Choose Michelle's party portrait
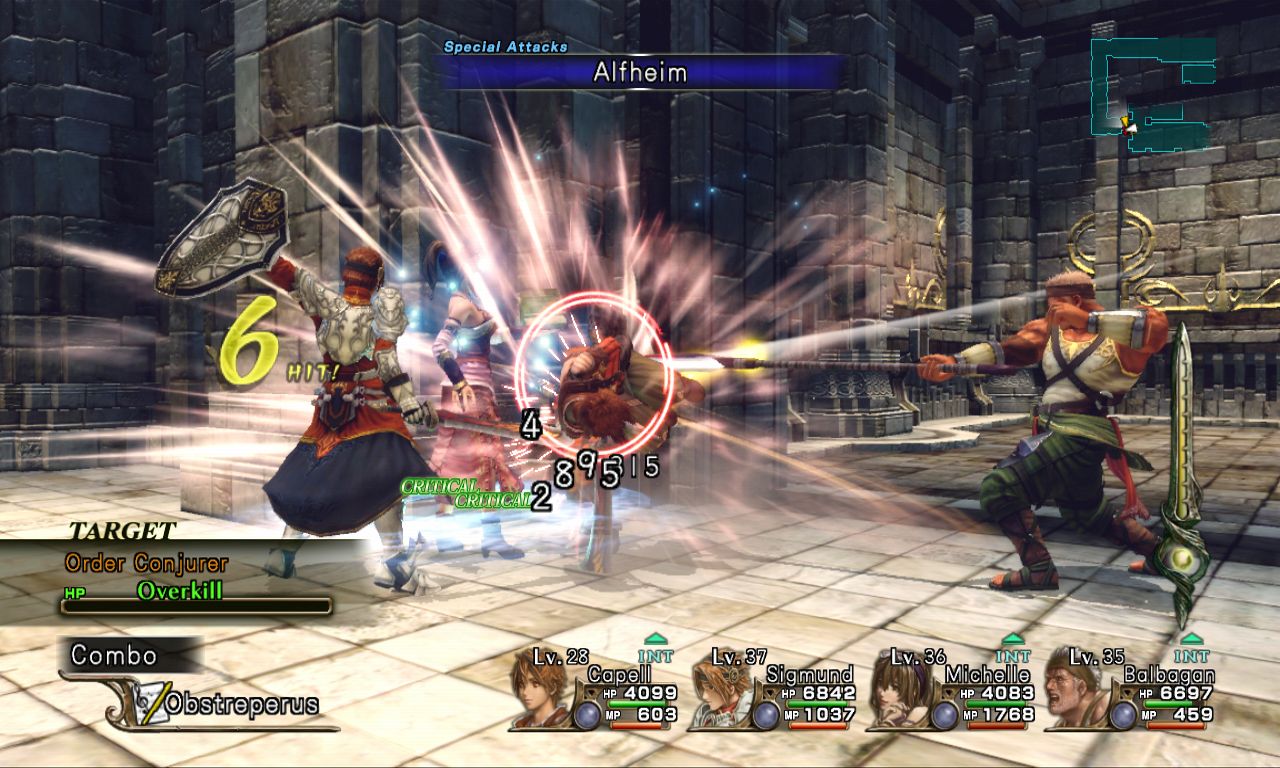The image size is (1280, 768). tap(896, 692)
